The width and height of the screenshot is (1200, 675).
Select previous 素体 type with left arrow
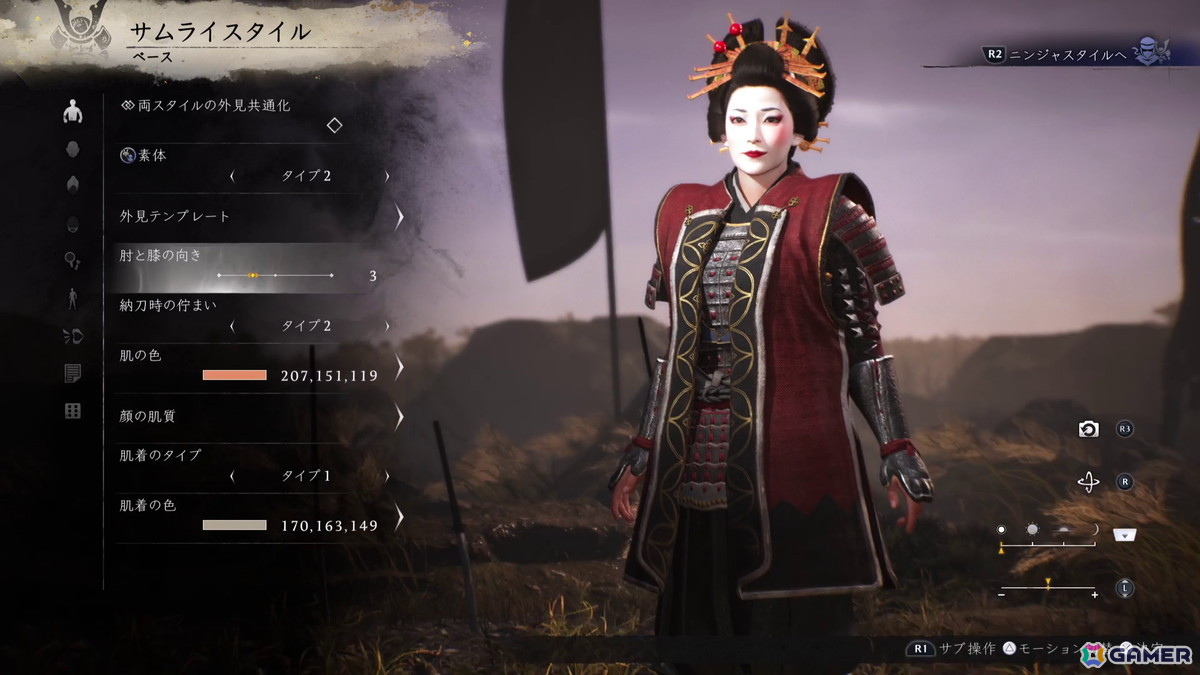point(232,176)
